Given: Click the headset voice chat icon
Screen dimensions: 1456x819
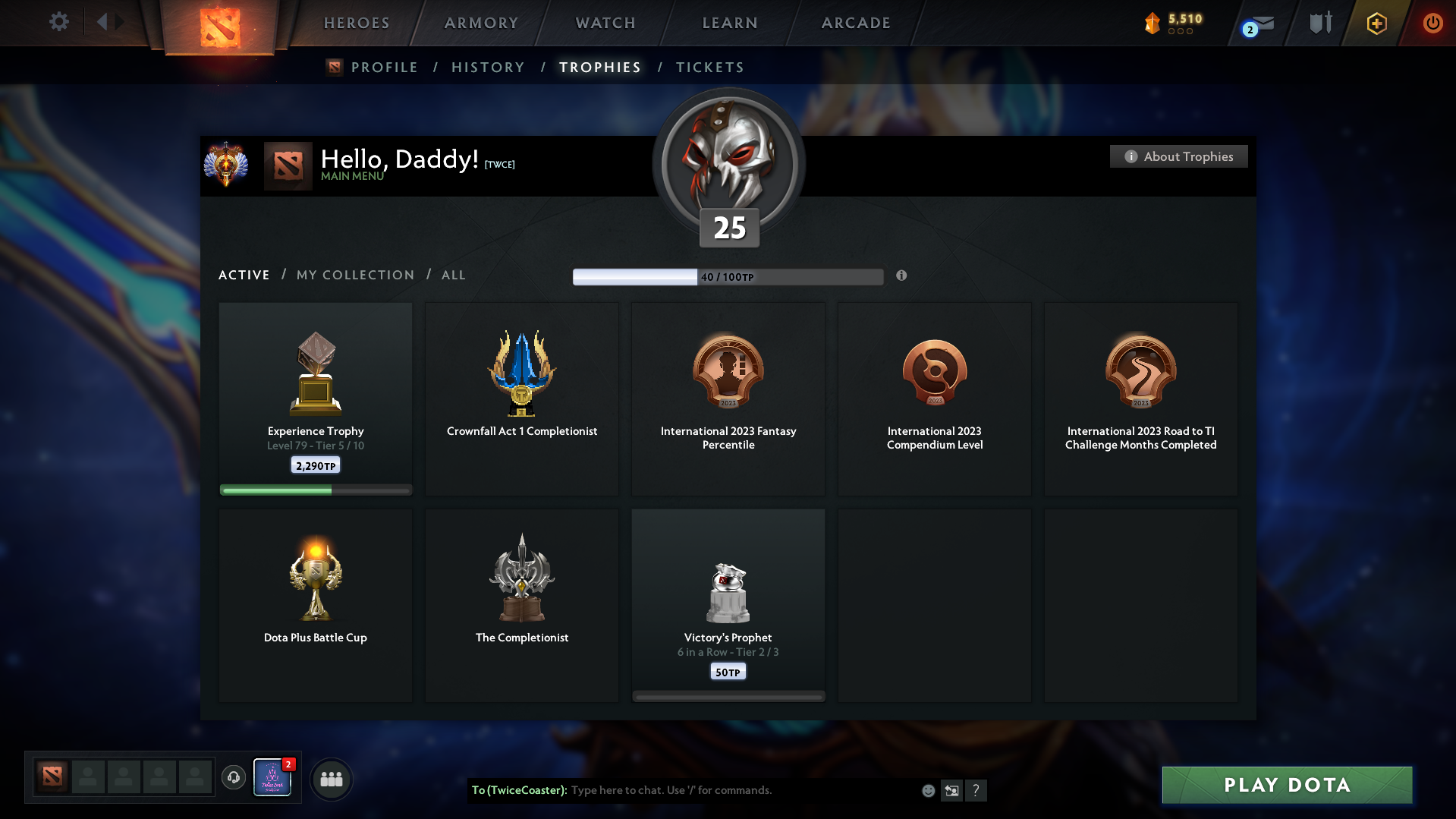Looking at the screenshot, I should point(234,778).
